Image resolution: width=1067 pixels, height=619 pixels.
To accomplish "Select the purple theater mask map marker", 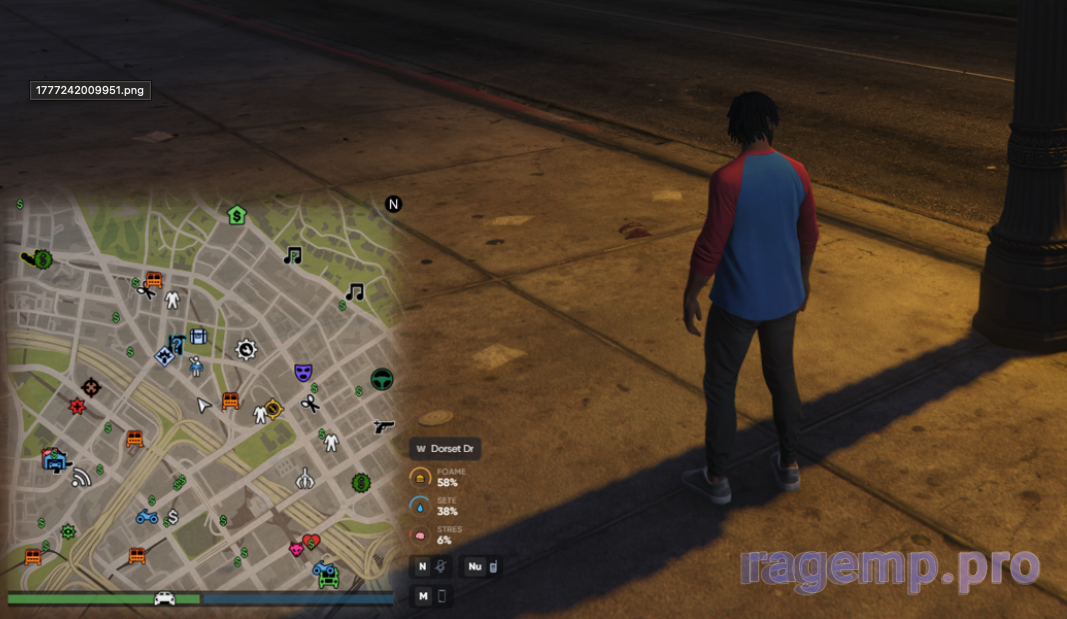I will pos(303,372).
